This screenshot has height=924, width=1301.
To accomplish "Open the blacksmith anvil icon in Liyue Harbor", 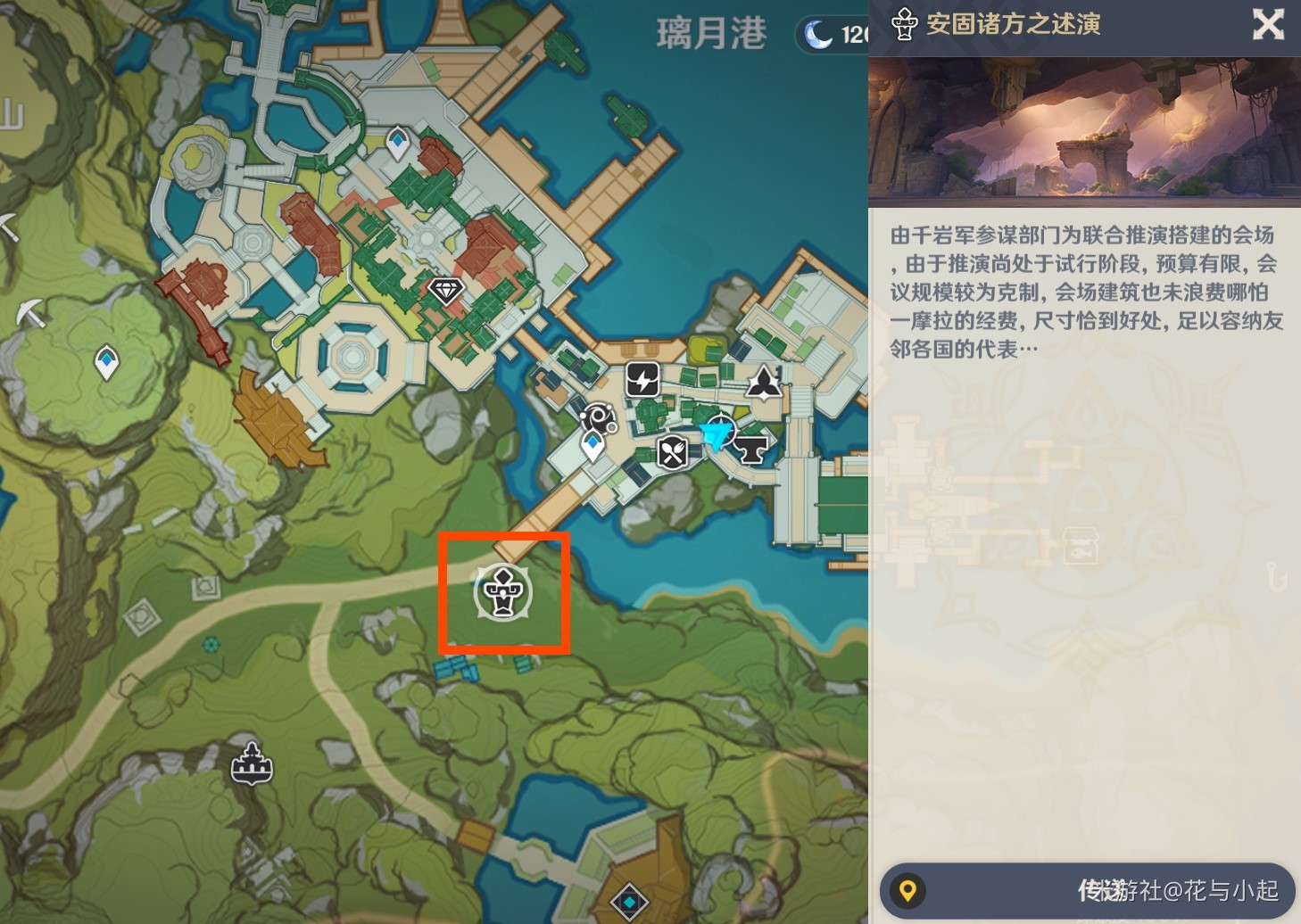I will coord(752,448).
